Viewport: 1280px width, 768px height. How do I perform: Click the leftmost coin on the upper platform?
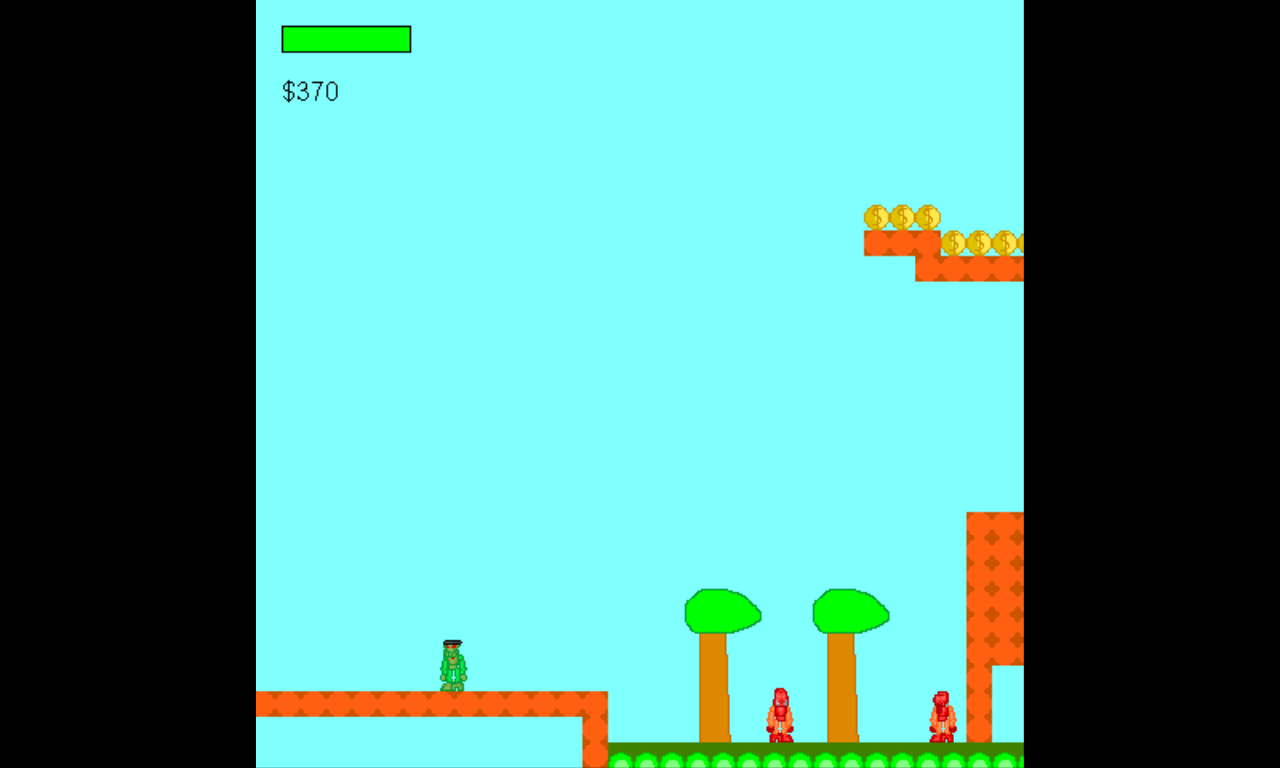pos(877,216)
